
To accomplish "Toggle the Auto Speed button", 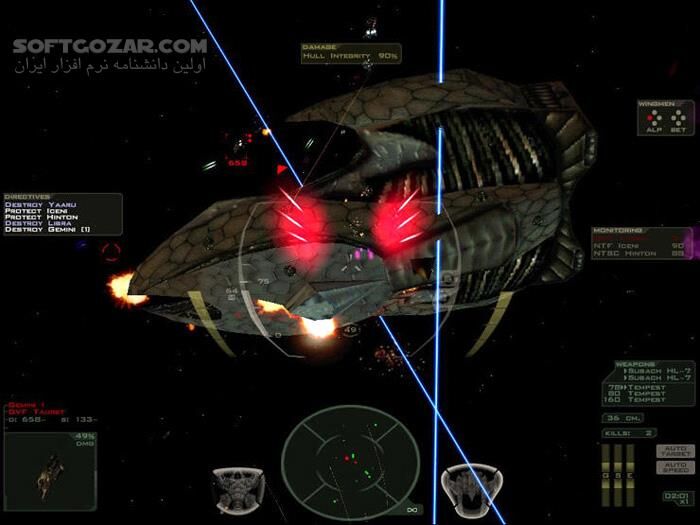I will click(x=675, y=466).
